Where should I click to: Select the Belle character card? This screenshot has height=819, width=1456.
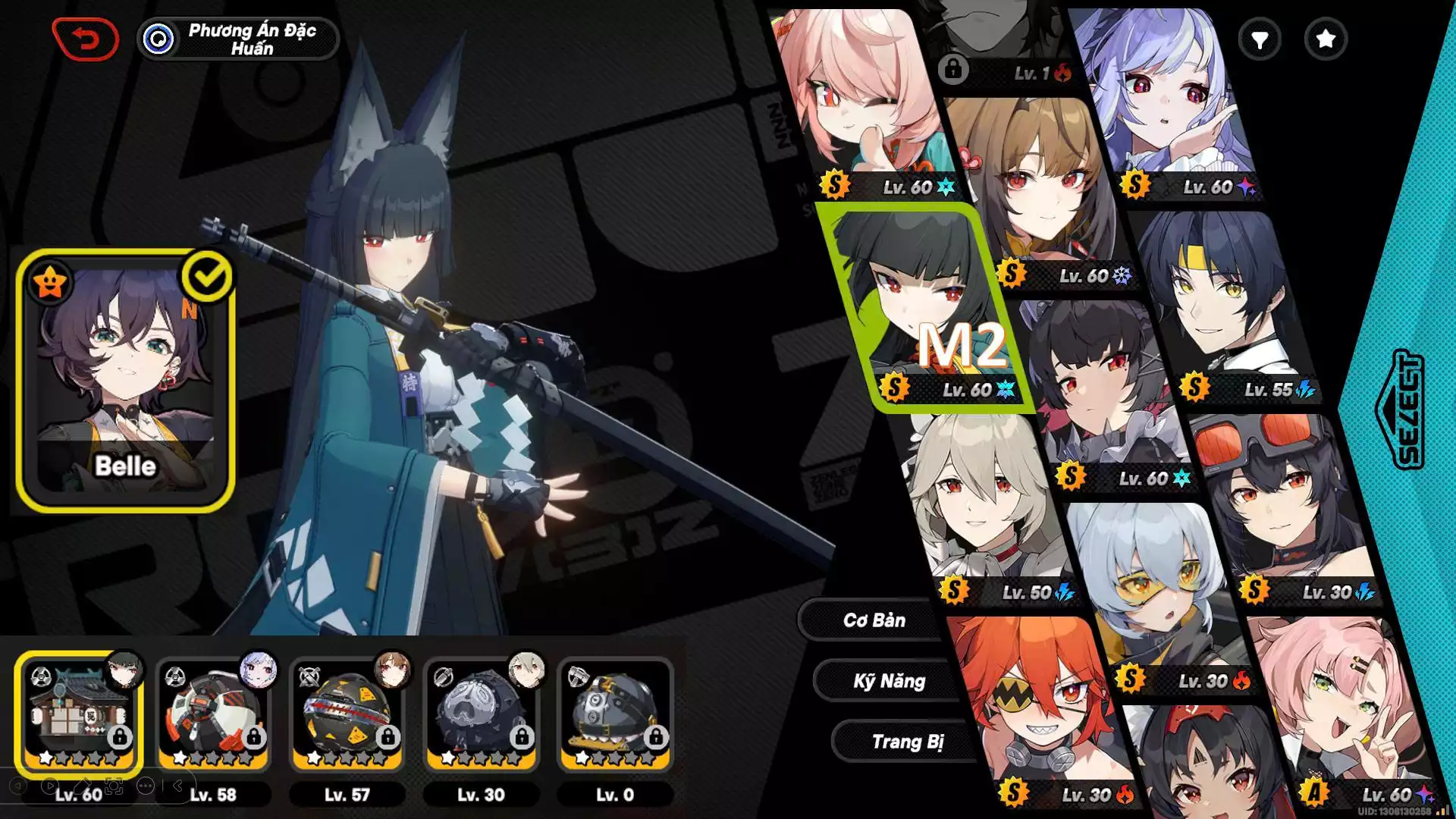(x=125, y=381)
